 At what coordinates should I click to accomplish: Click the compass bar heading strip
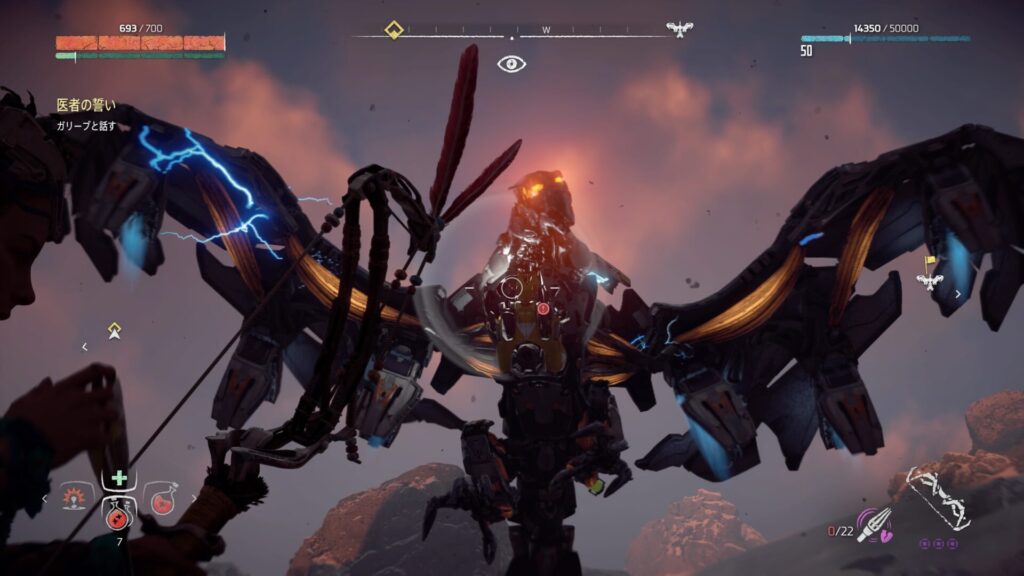click(546, 31)
